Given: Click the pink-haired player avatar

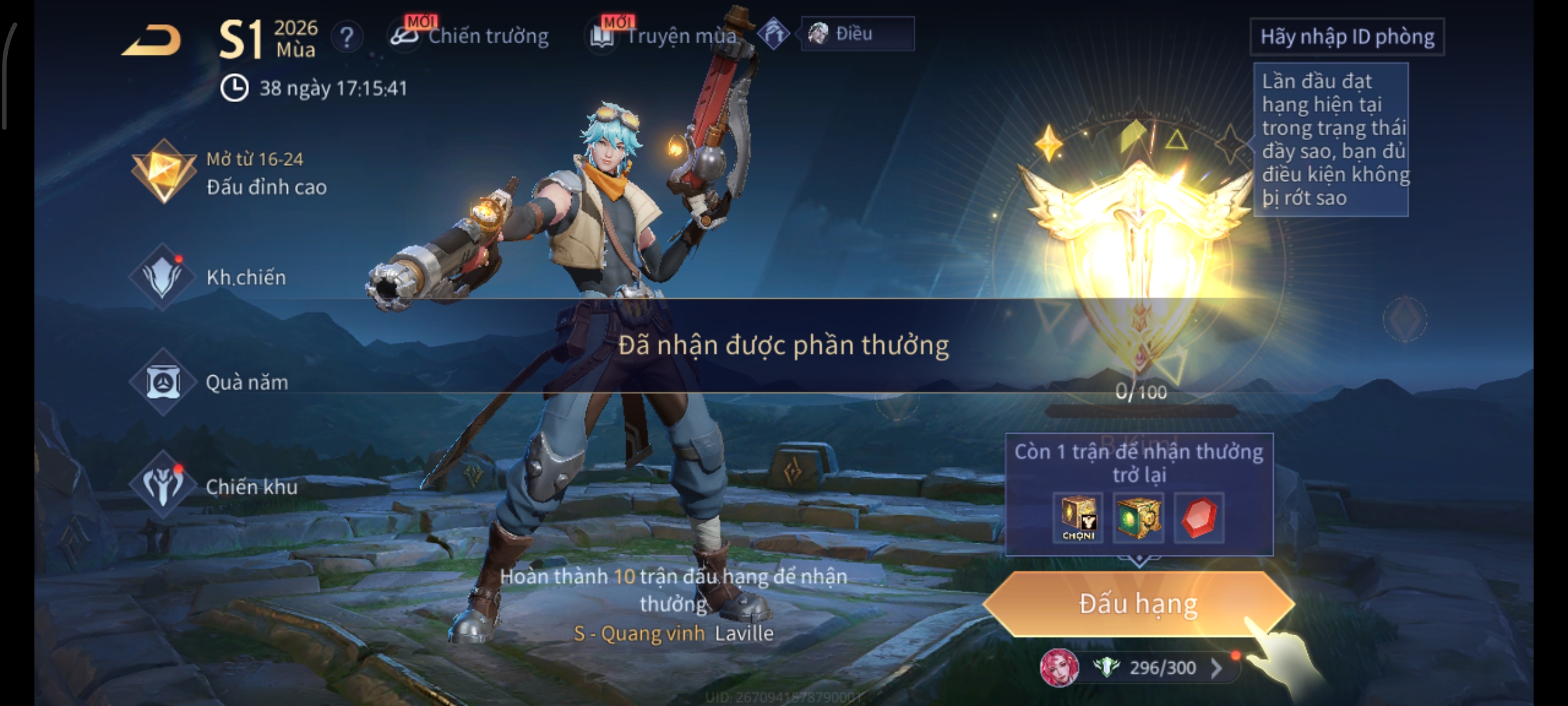Looking at the screenshot, I should (1059, 667).
